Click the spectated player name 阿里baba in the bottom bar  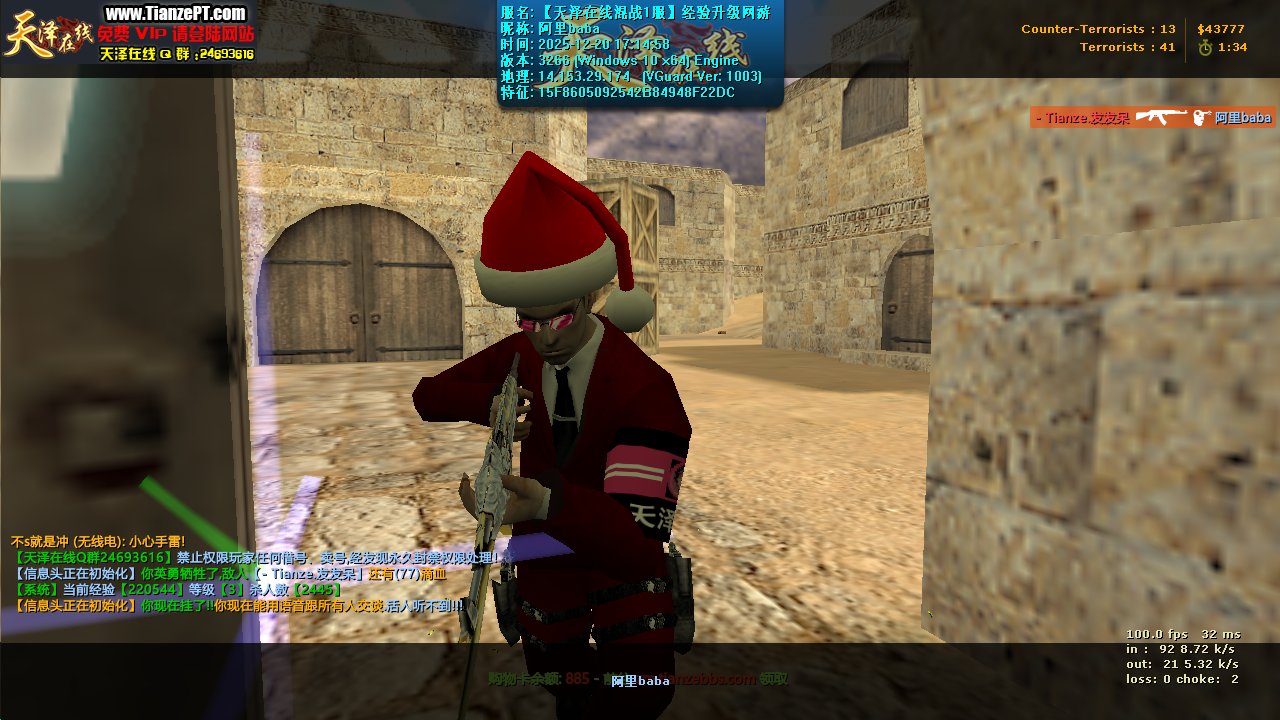click(x=640, y=681)
